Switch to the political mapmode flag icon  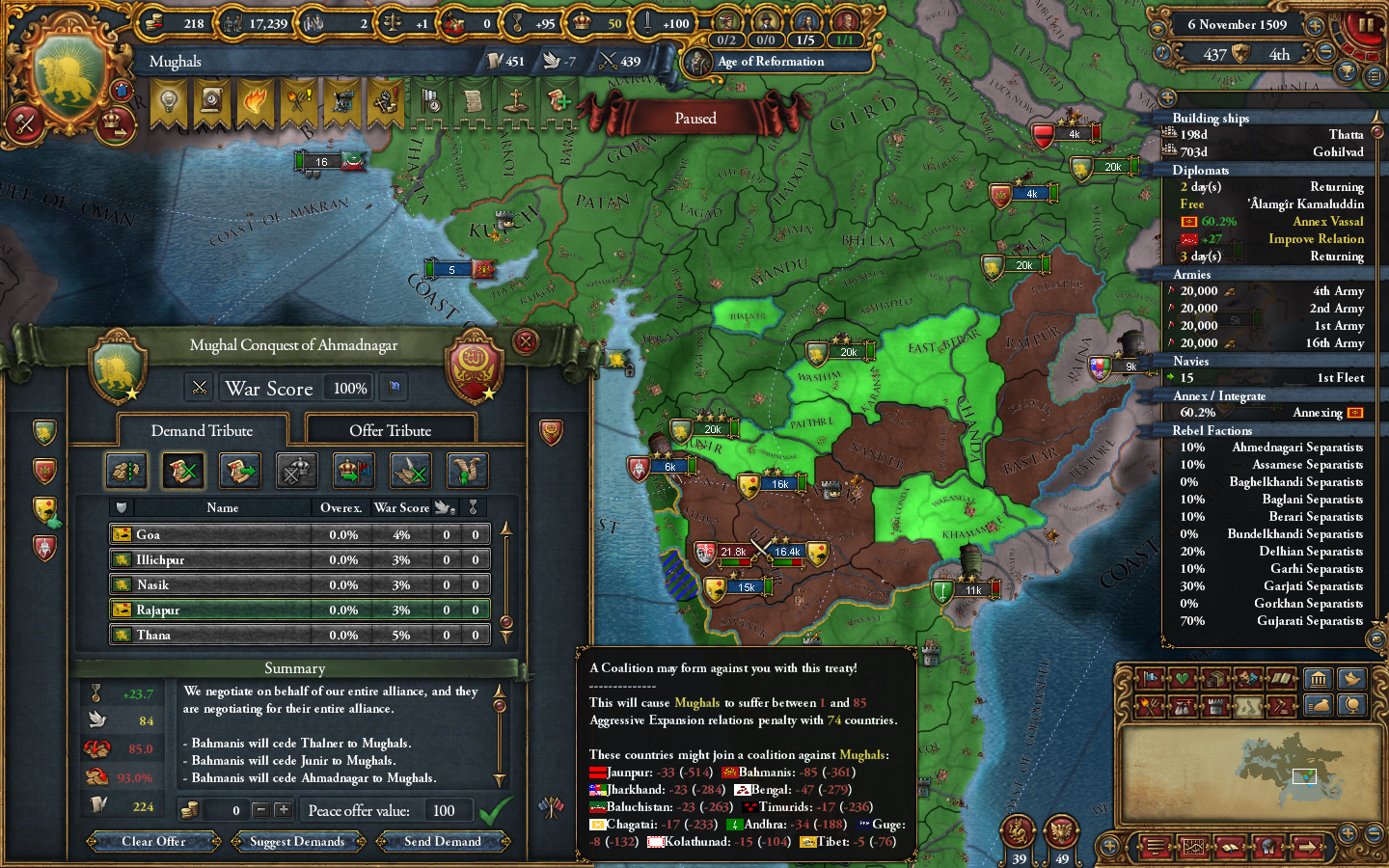click(x=1151, y=679)
